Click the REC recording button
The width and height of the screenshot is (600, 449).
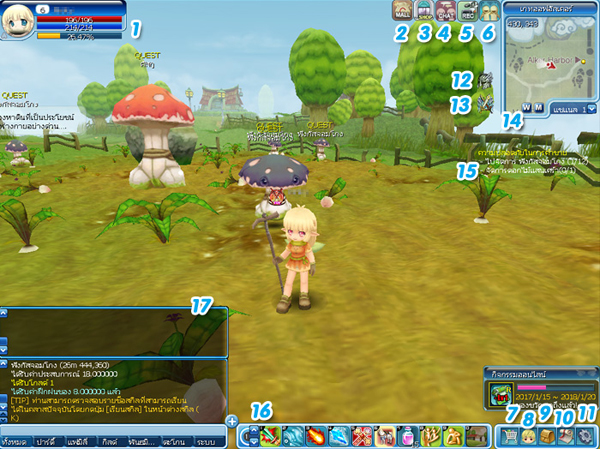[x=468, y=10]
